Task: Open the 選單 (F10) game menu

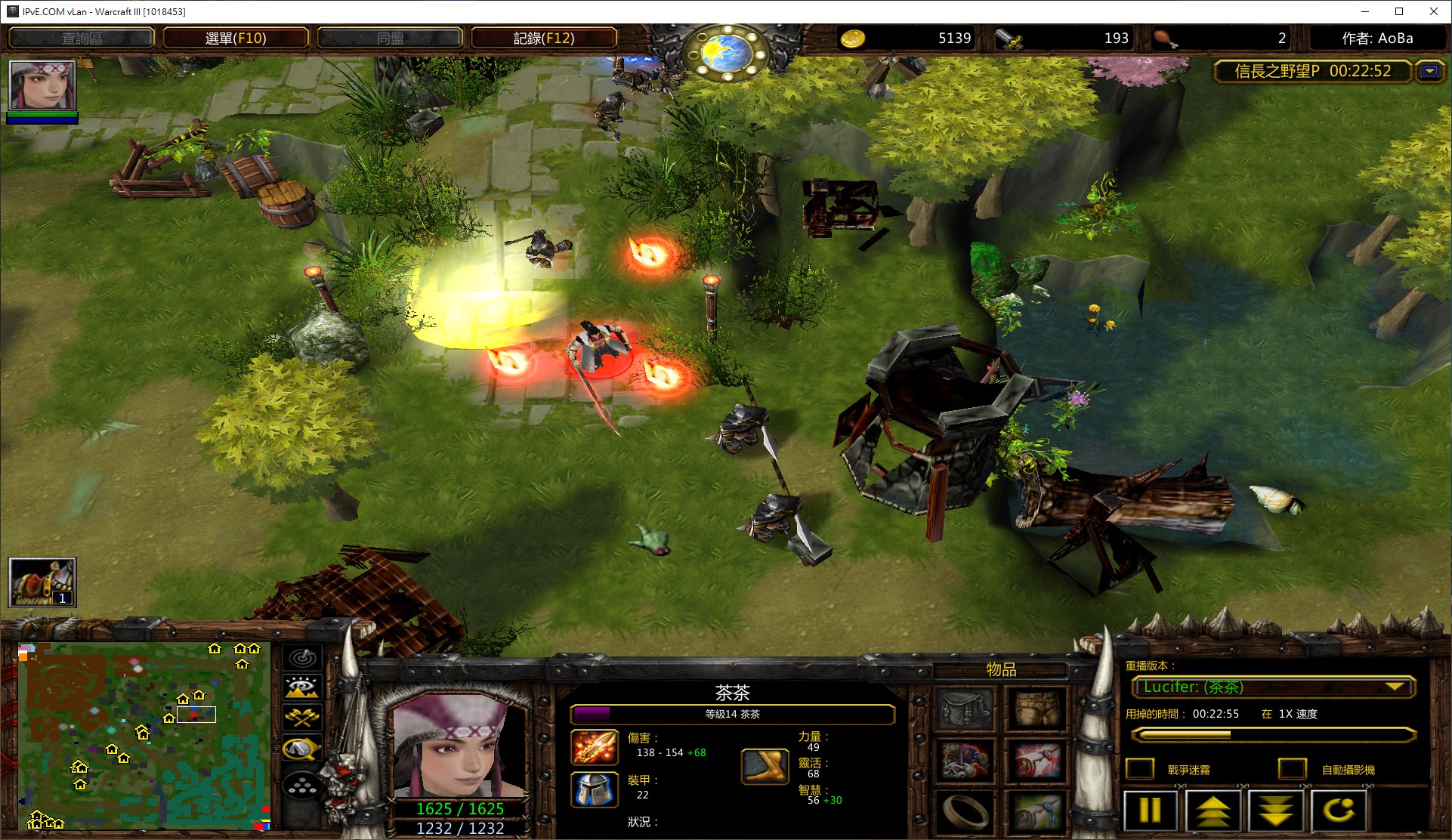Action: 236,38
